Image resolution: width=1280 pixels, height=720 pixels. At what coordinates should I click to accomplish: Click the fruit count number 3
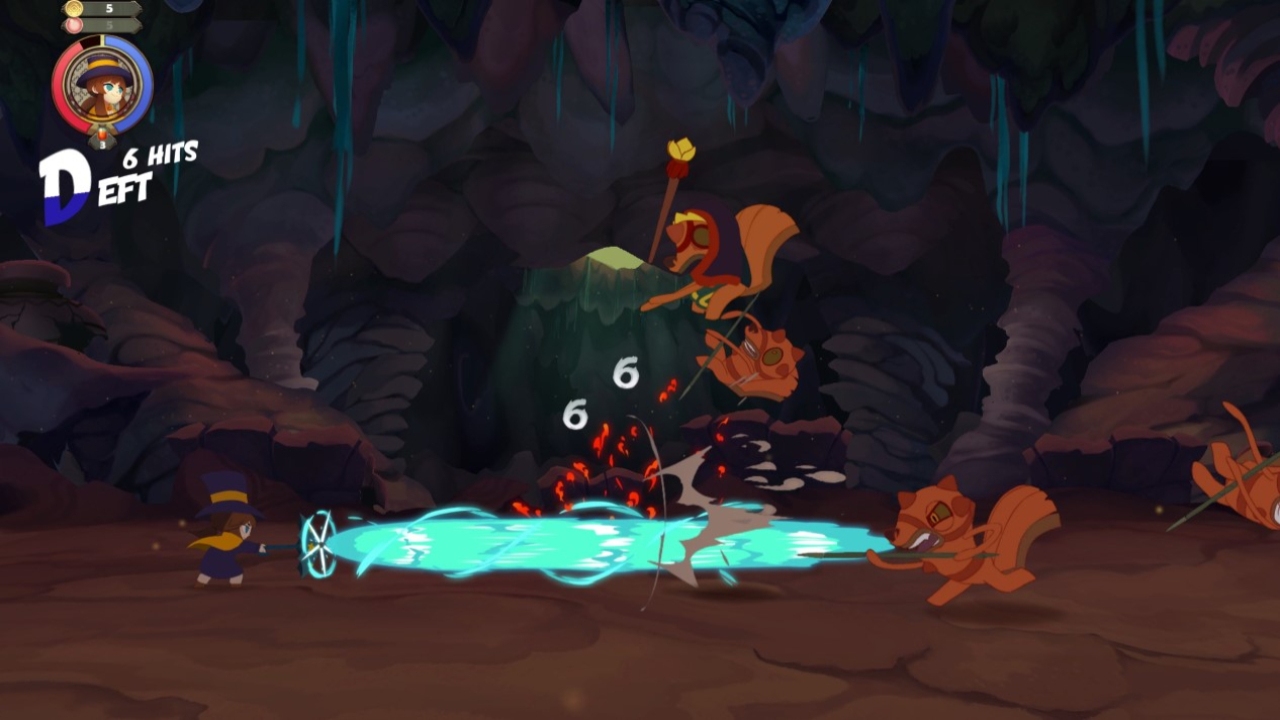click(101, 143)
